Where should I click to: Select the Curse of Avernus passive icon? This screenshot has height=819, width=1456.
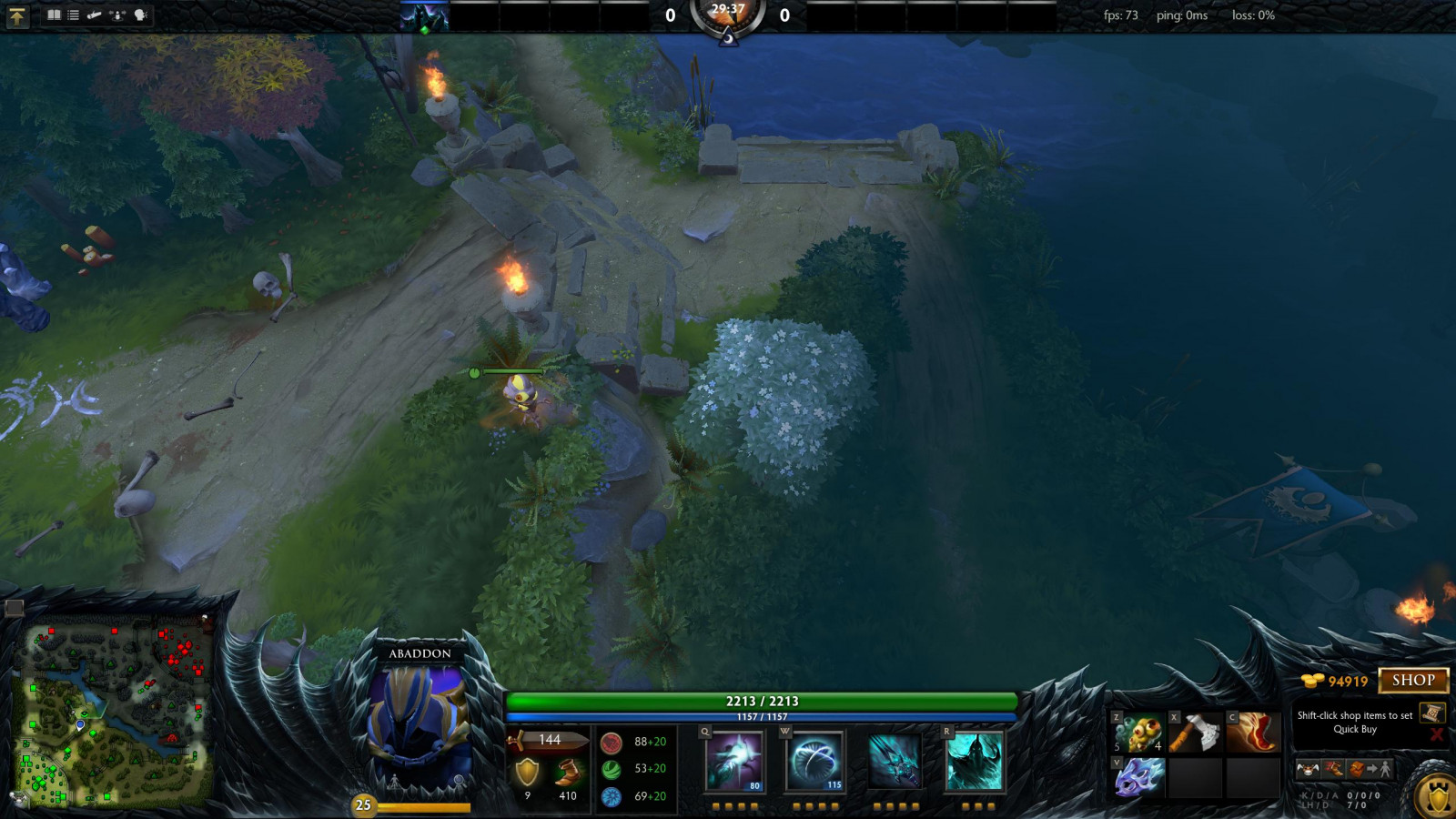(894, 761)
